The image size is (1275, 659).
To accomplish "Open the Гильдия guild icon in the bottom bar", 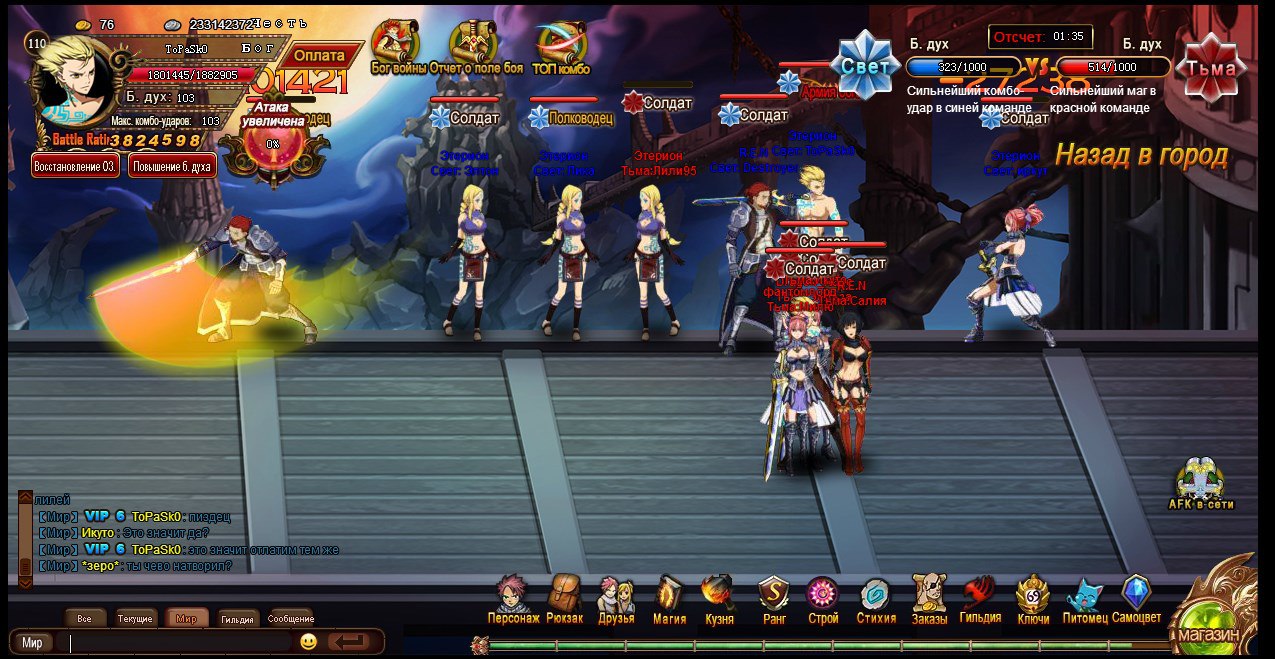I will pos(980,598).
